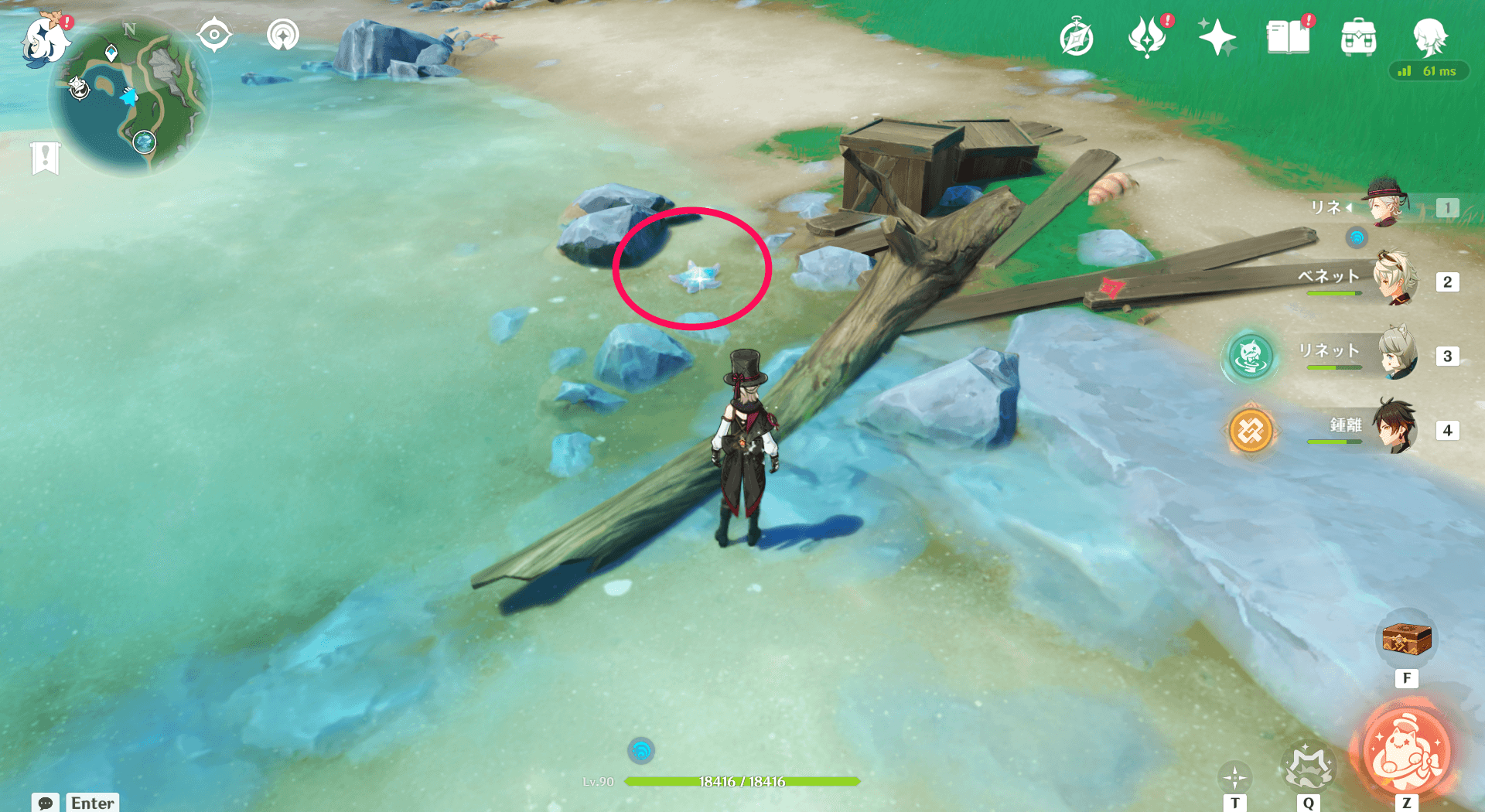1485x812 pixels.
Task: Open the Paimon menu
Action: pos(43,39)
